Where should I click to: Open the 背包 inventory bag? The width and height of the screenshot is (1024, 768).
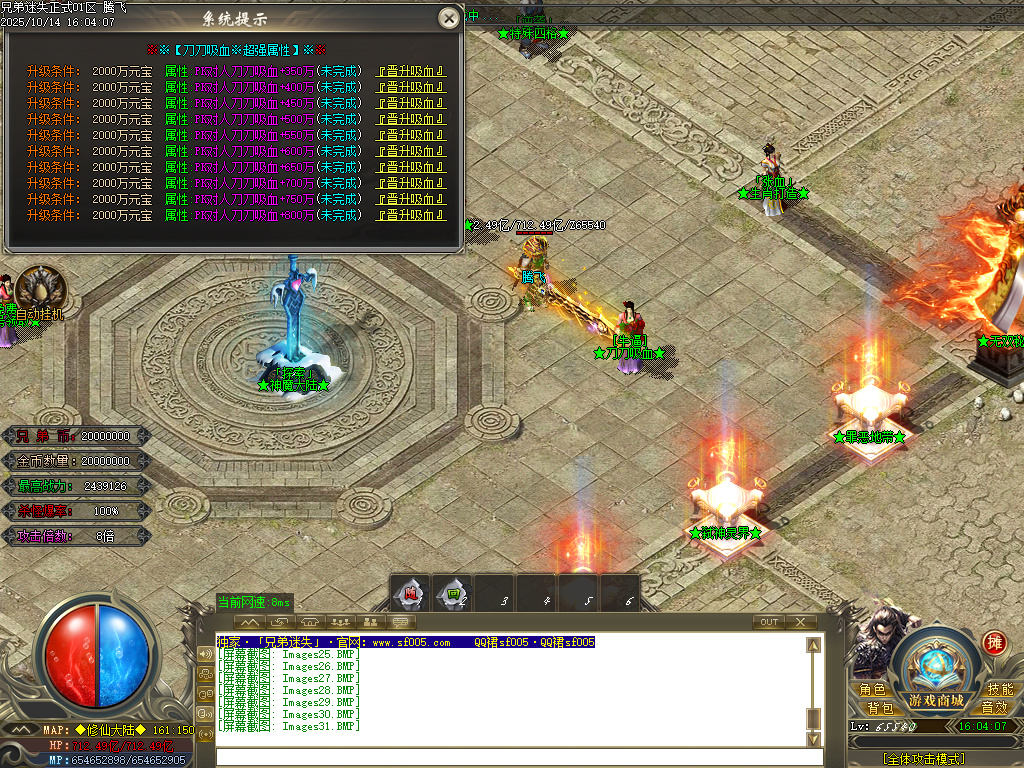[880, 707]
